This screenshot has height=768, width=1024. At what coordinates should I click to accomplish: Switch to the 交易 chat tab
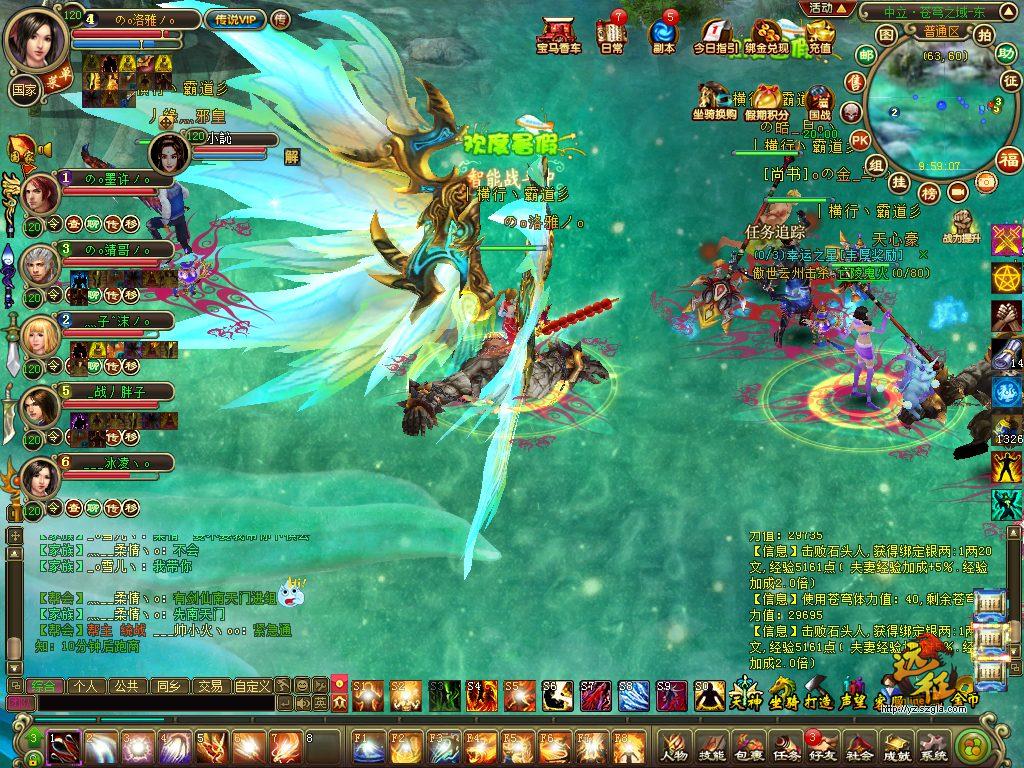[x=209, y=686]
